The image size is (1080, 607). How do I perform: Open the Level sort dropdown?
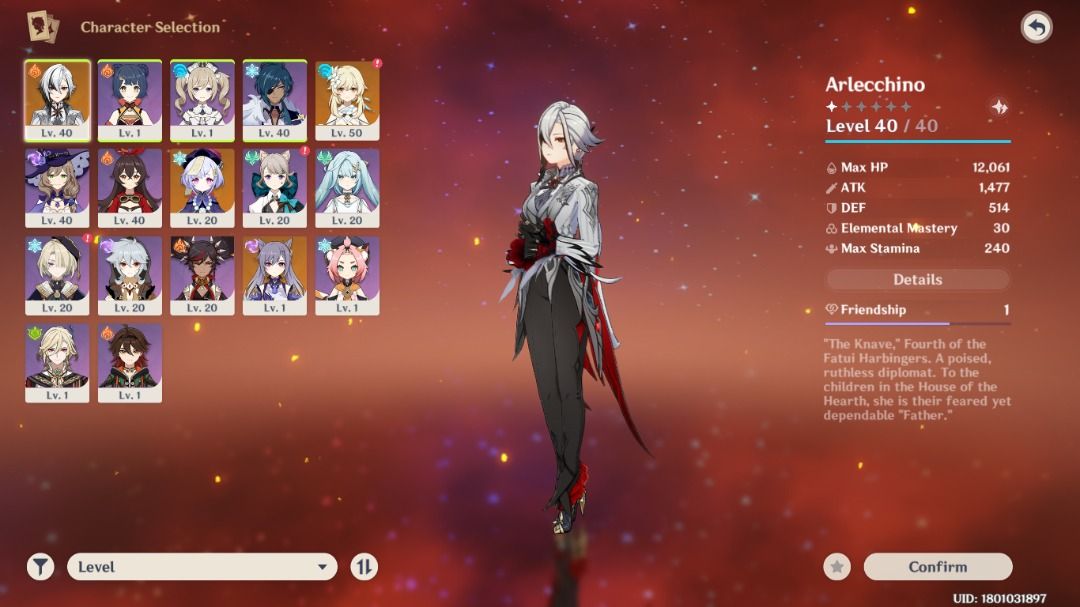point(201,567)
